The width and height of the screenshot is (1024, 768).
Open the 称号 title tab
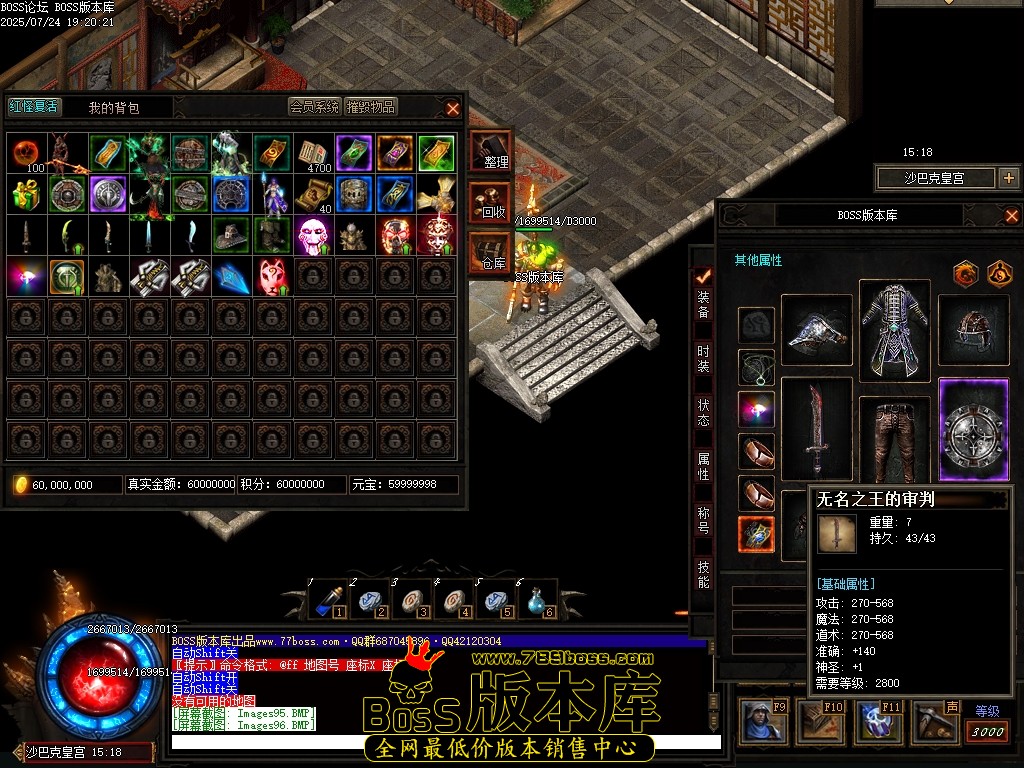(x=704, y=520)
